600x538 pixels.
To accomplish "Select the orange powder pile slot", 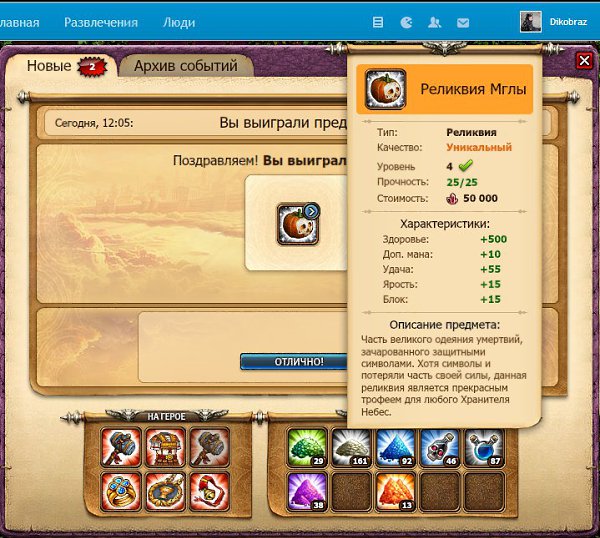I will coord(395,491).
